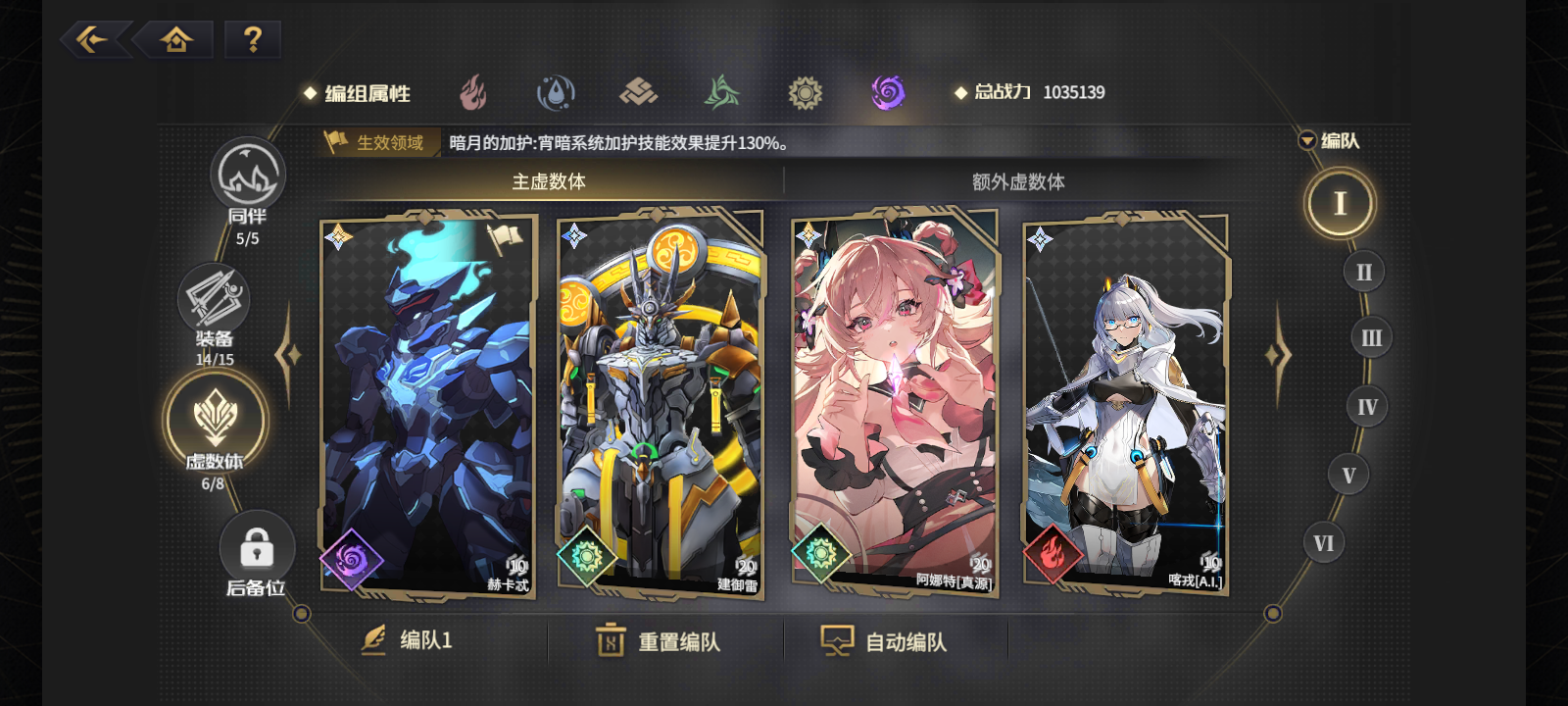Select the wind element attribute icon
The width and height of the screenshot is (1568, 706).
pyautogui.click(x=720, y=91)
